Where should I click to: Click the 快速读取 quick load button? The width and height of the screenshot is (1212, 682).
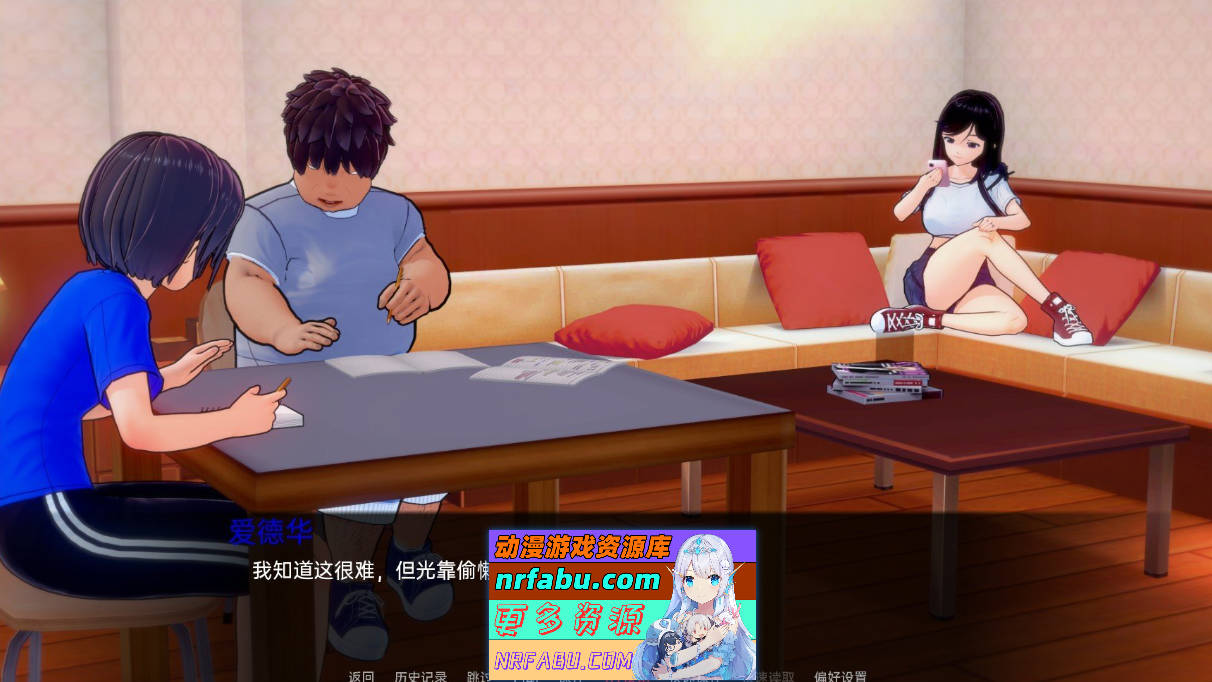point(776,676)
